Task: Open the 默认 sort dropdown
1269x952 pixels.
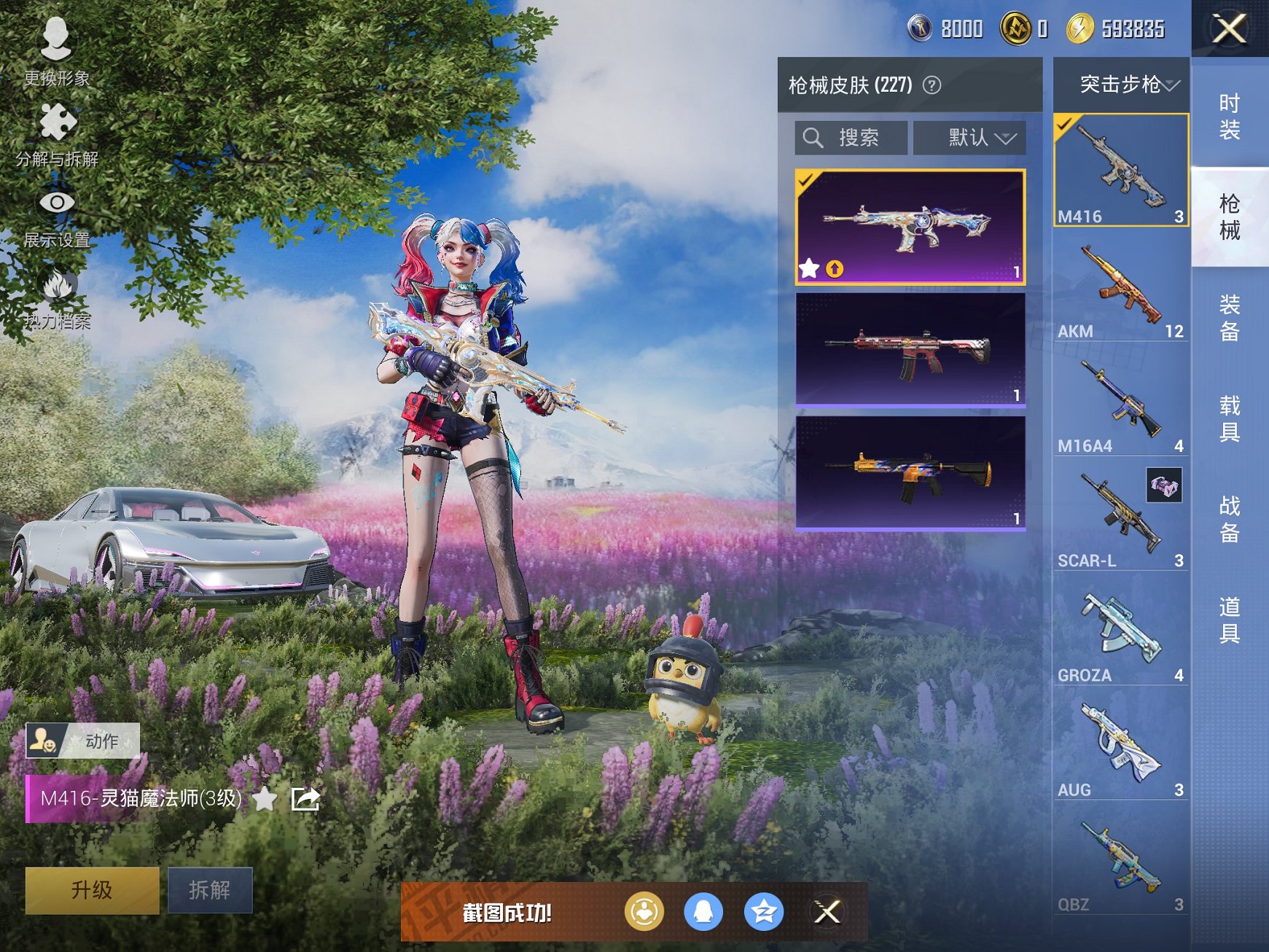Action: click(x=969, y=137)
